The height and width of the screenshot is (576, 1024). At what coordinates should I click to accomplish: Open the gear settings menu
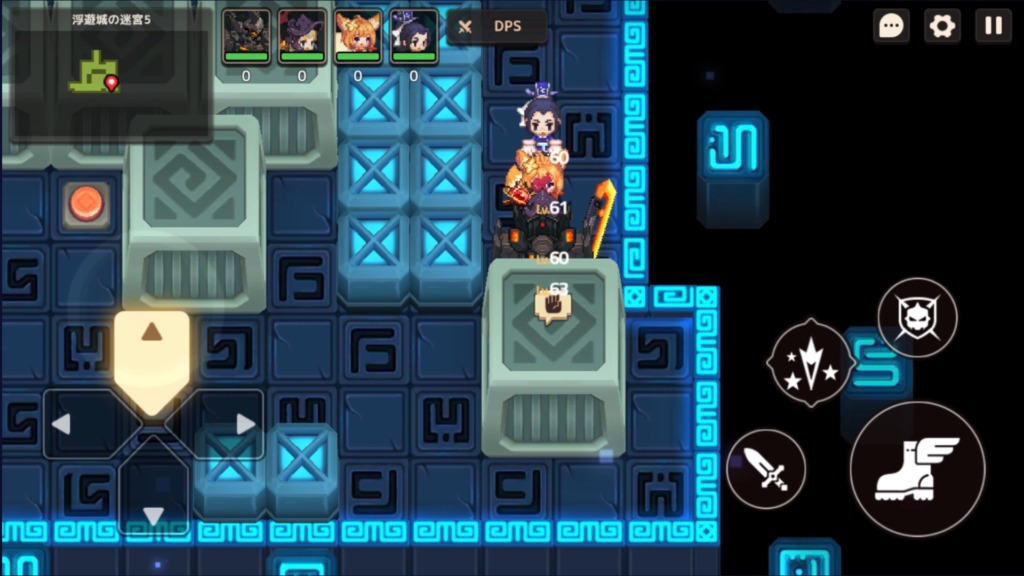942,26
